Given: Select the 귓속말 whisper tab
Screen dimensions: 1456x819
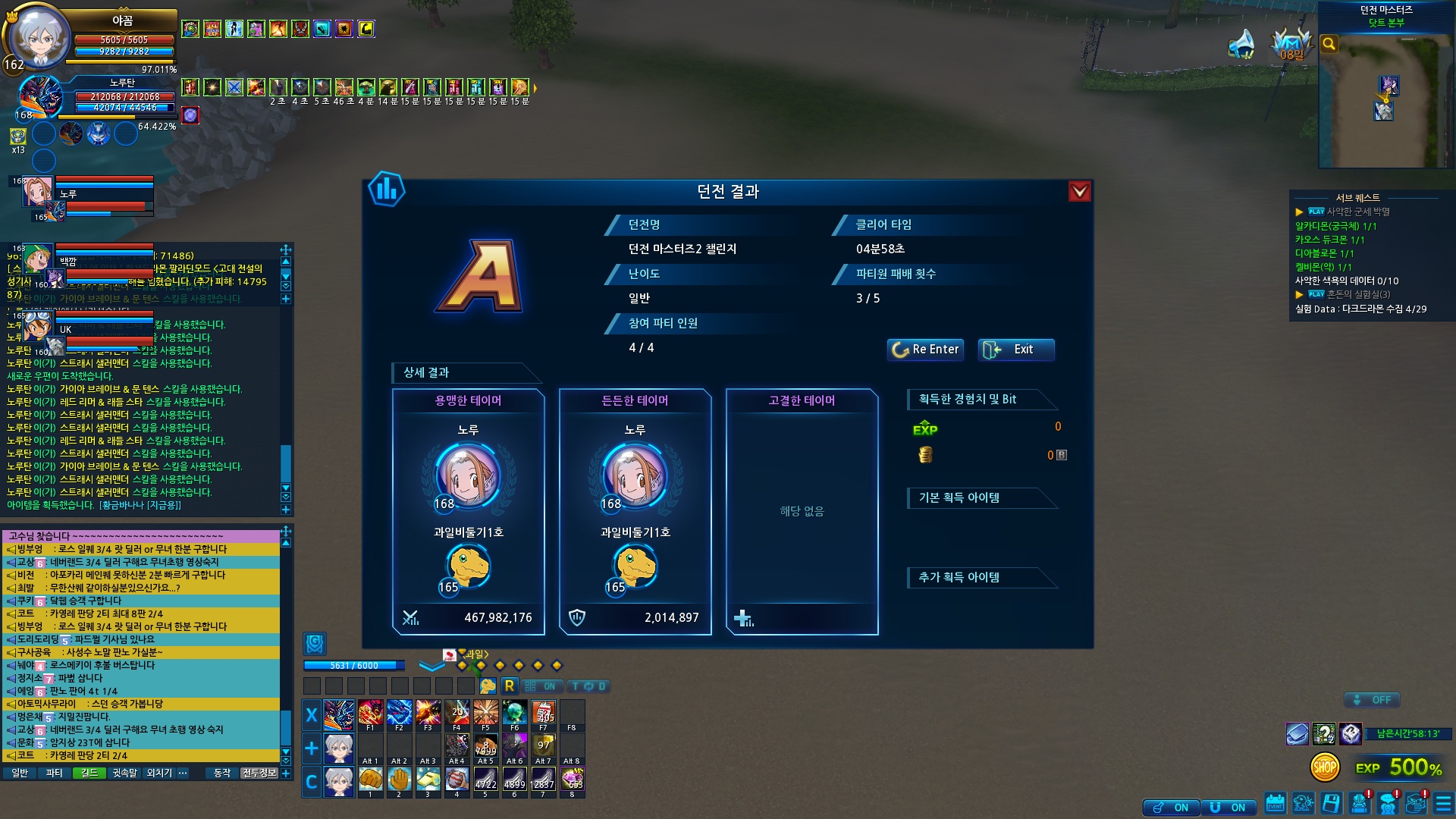Looking at the screenshot, I should (x=125, y=773).
